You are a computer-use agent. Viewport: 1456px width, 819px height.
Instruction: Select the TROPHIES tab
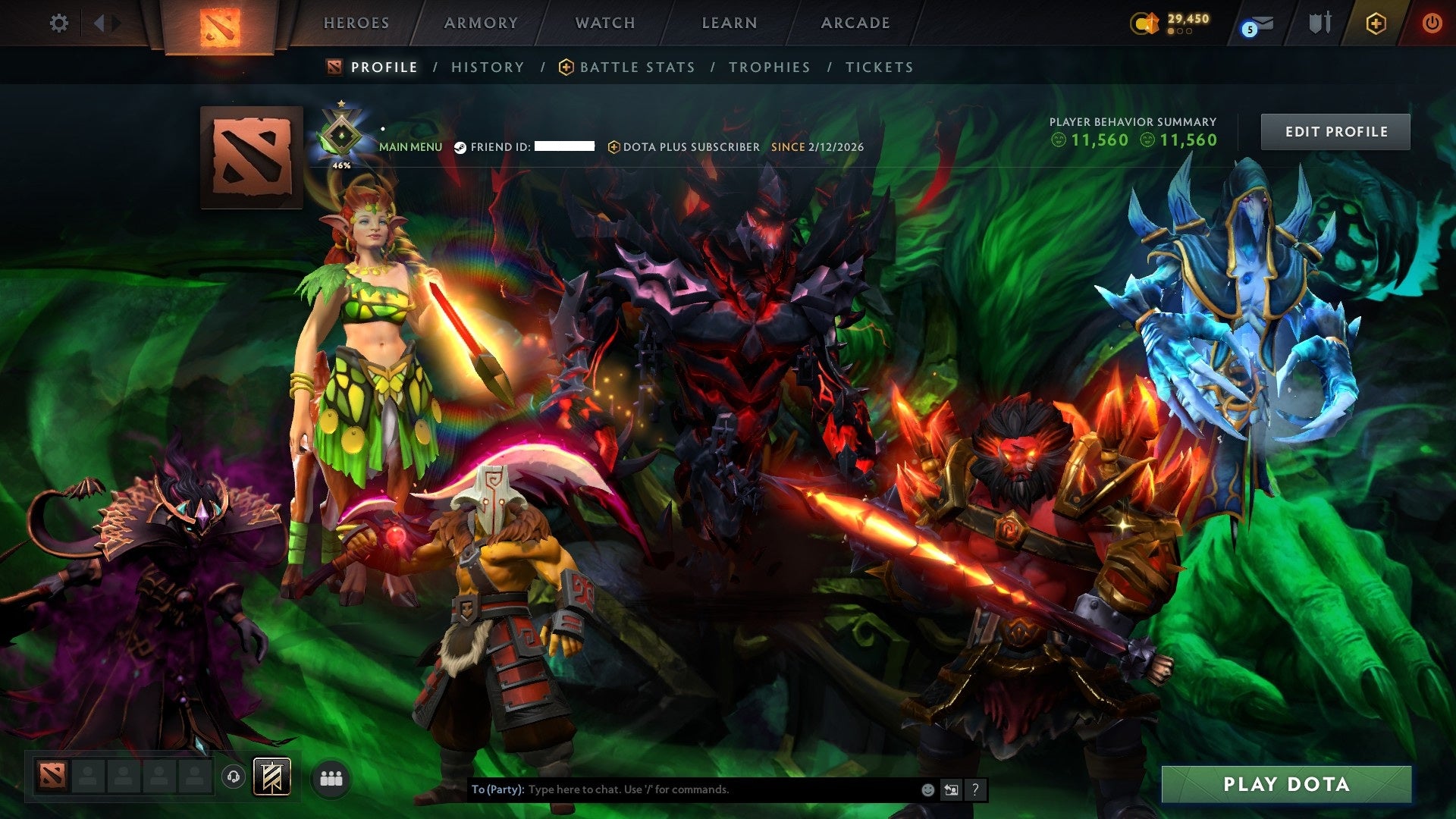pos(769,67)
